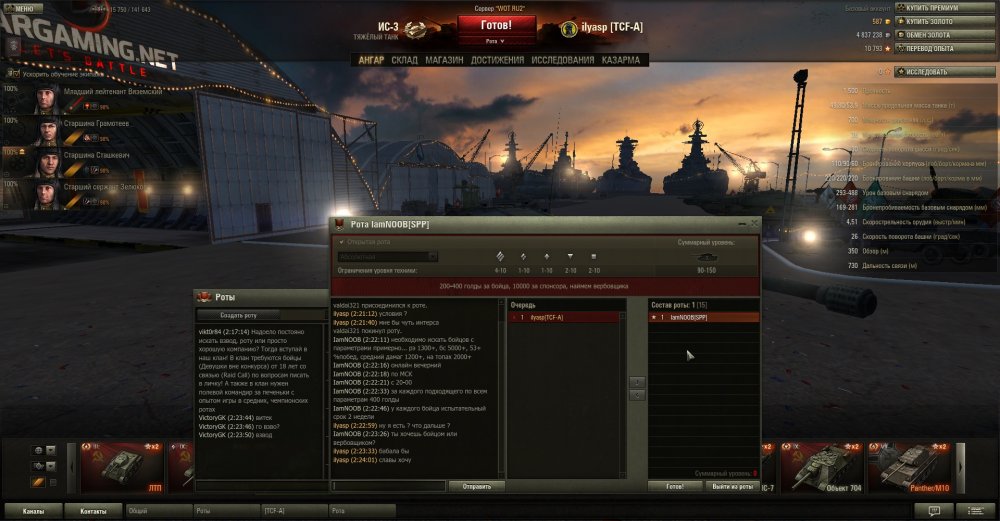This screenshot has width=1000, height=521.
Task: Open the Контакты button
Action: 93,511
